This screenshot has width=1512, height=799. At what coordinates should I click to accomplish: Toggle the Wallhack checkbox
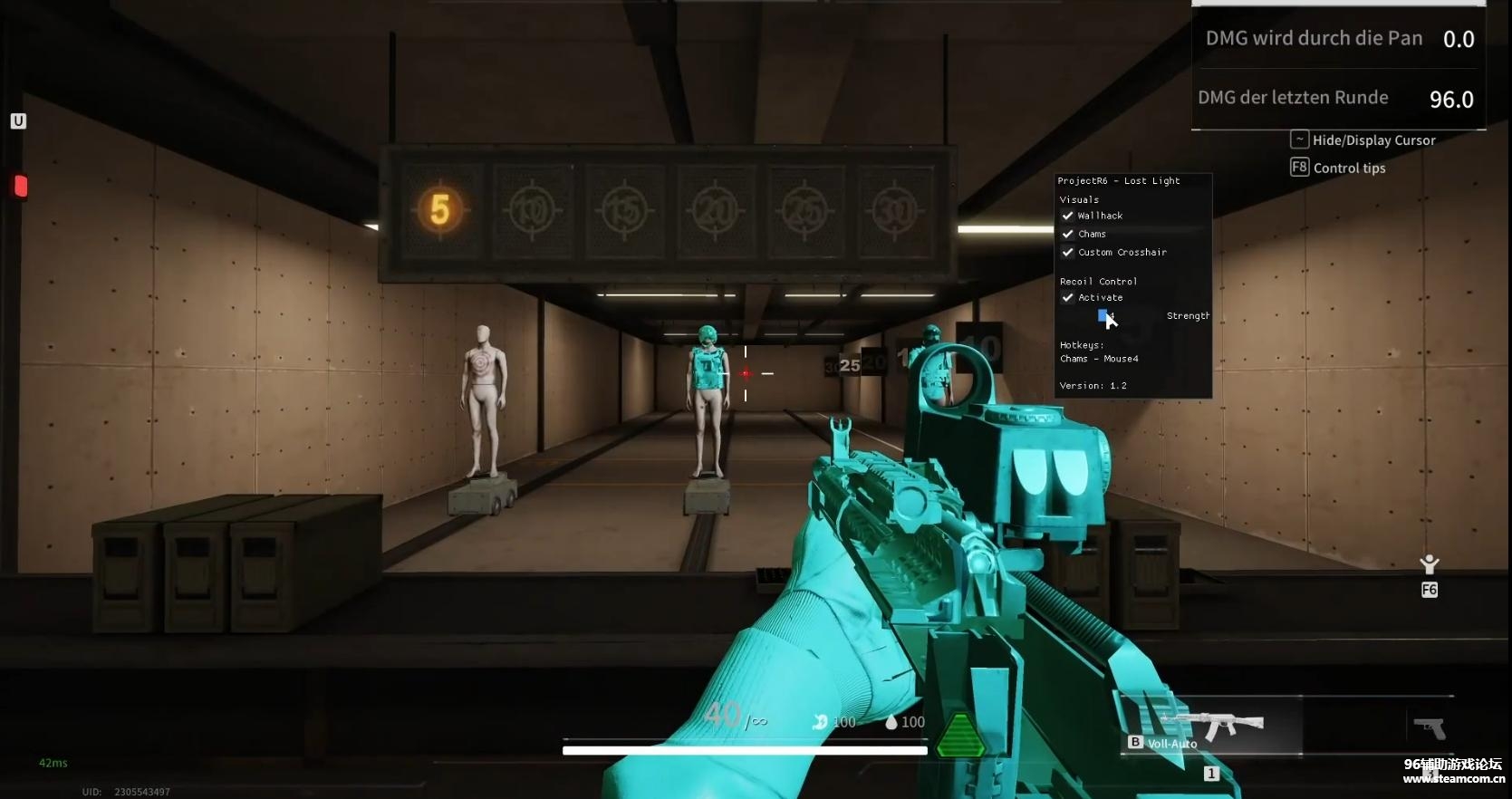[1068, 216]
